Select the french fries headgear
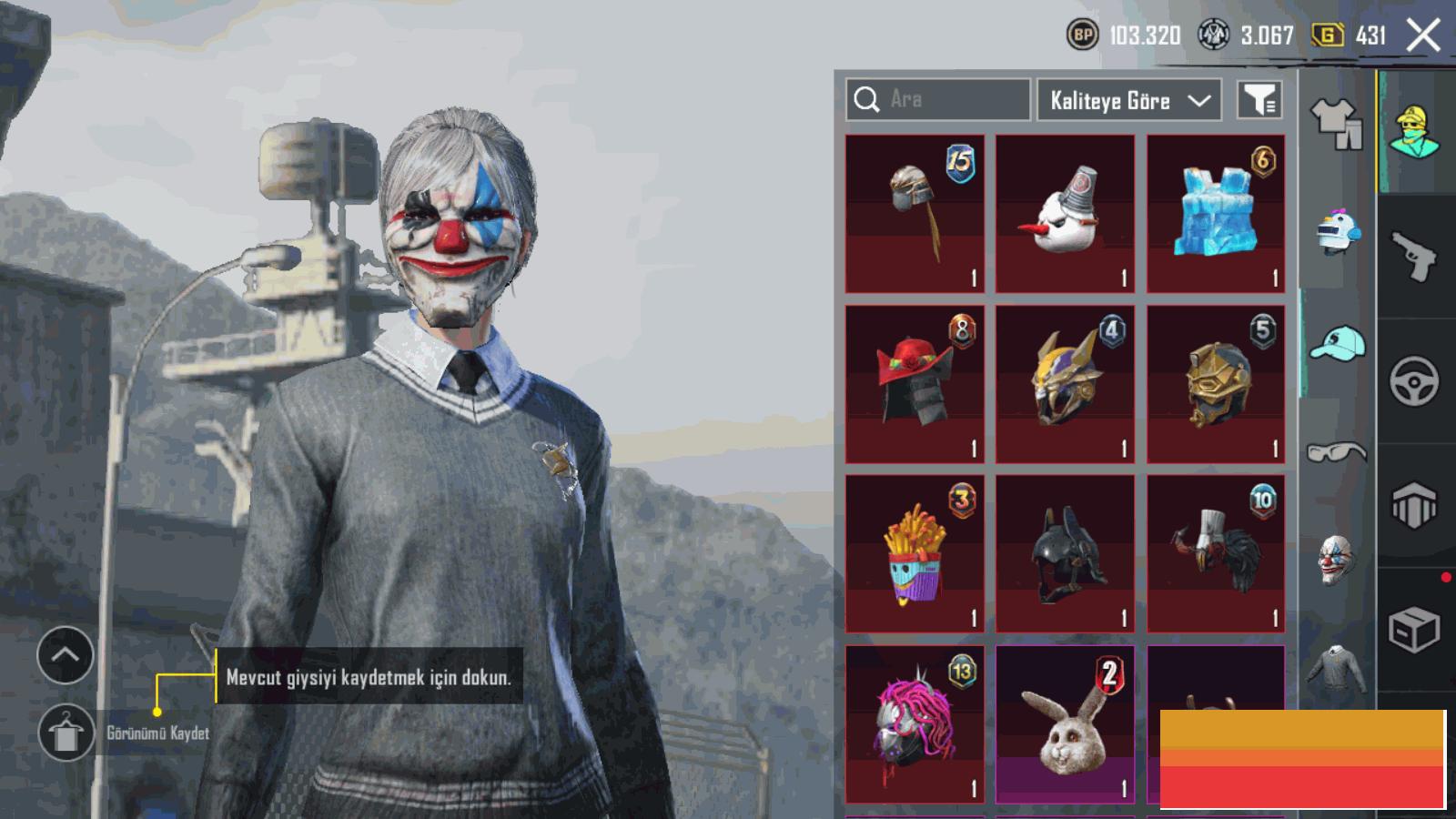This screenshot has width=1456, height=819. [x=915, y=553]
